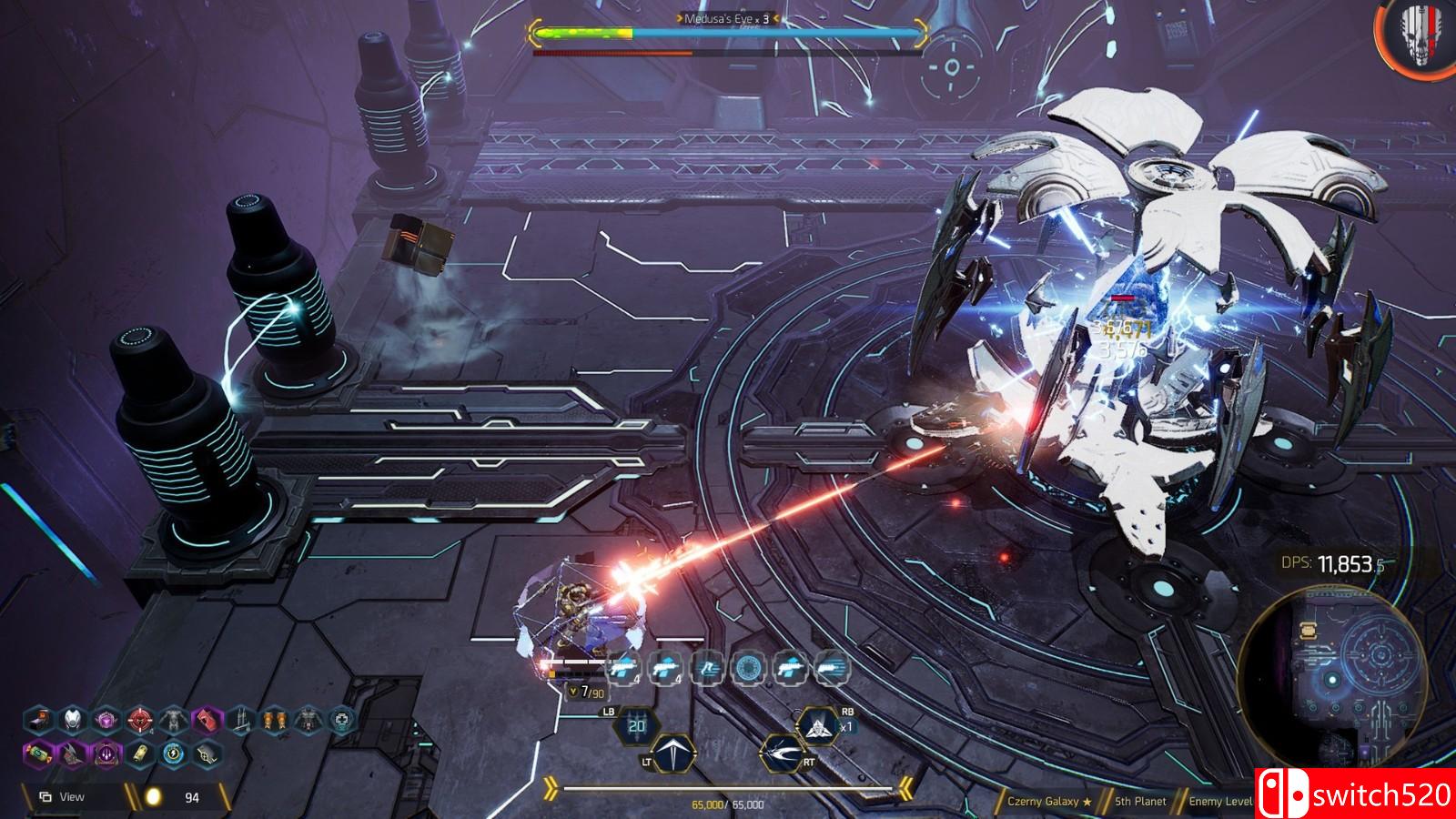Image resolution: width=1456 pixels, height=819 pixels.
Task: Select the orange boots item icon
Action: 274,721
